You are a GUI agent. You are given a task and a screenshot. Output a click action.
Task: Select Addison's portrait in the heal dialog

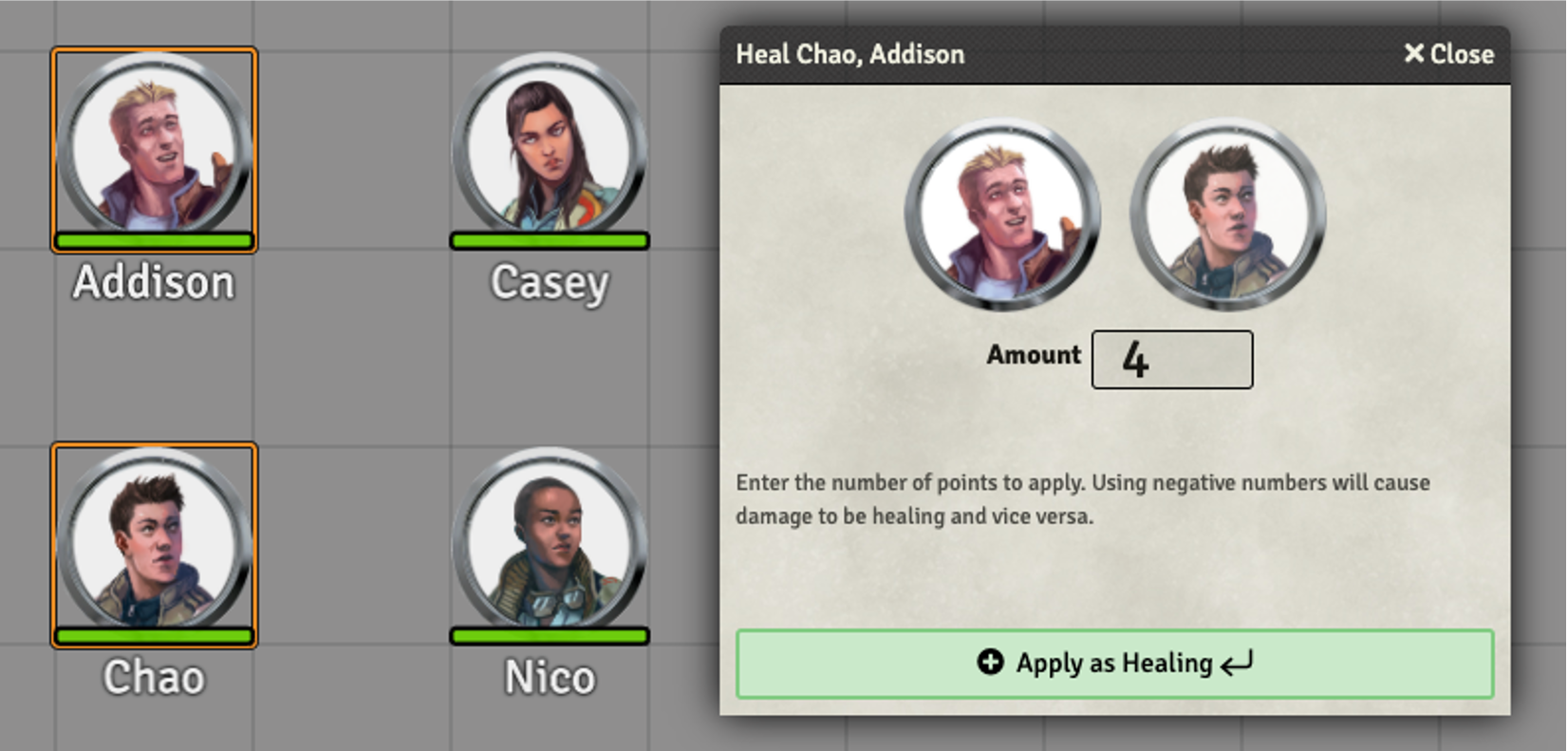pos(1002,214)
